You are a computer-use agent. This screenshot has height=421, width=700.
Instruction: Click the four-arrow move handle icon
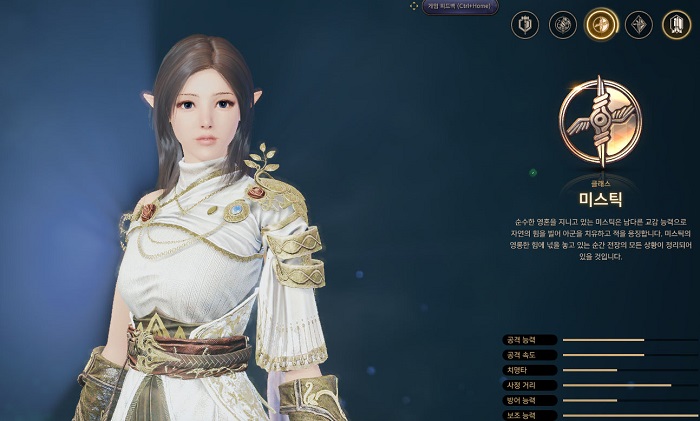click(x=414, y=6)
